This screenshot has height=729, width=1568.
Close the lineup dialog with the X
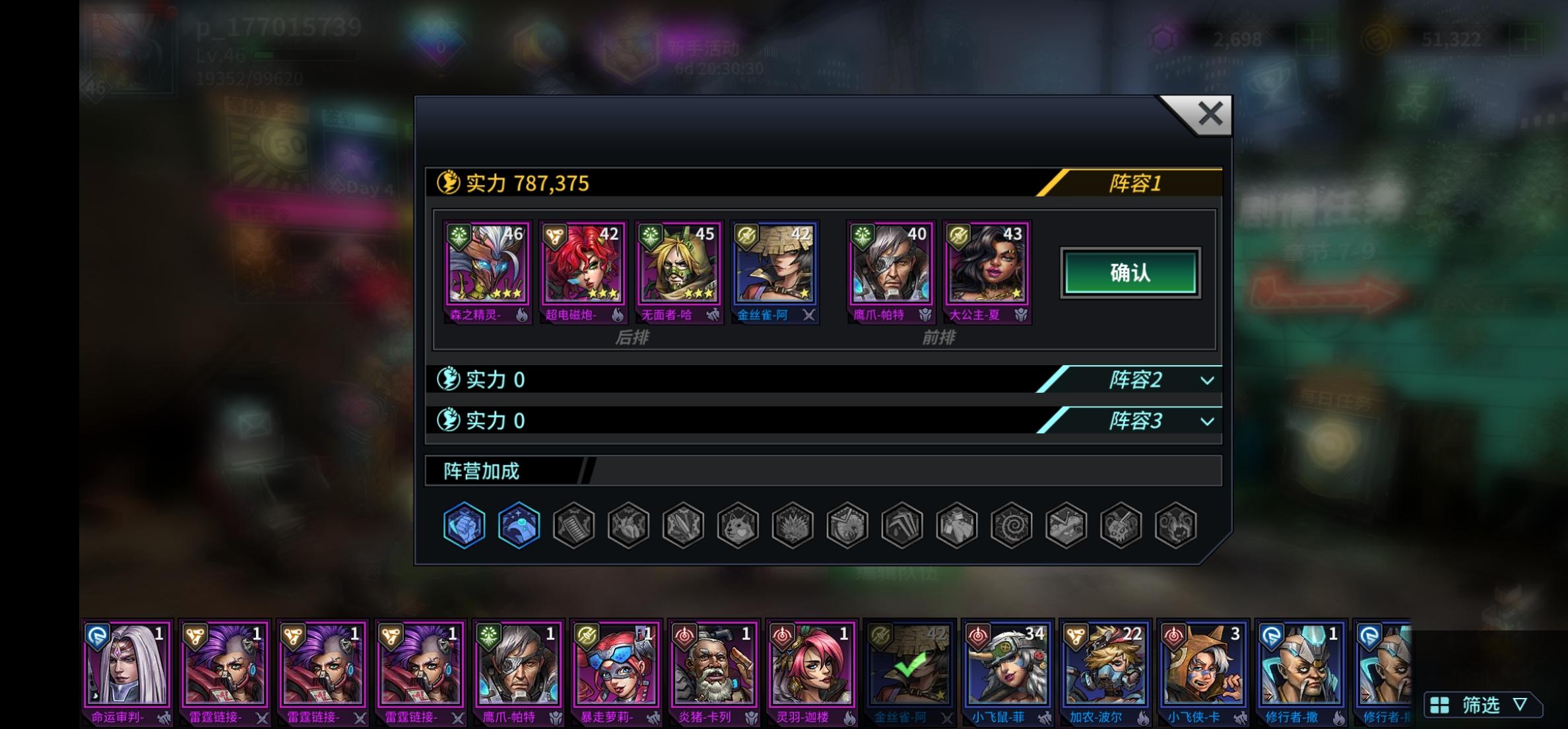[x=1210, y=113]
